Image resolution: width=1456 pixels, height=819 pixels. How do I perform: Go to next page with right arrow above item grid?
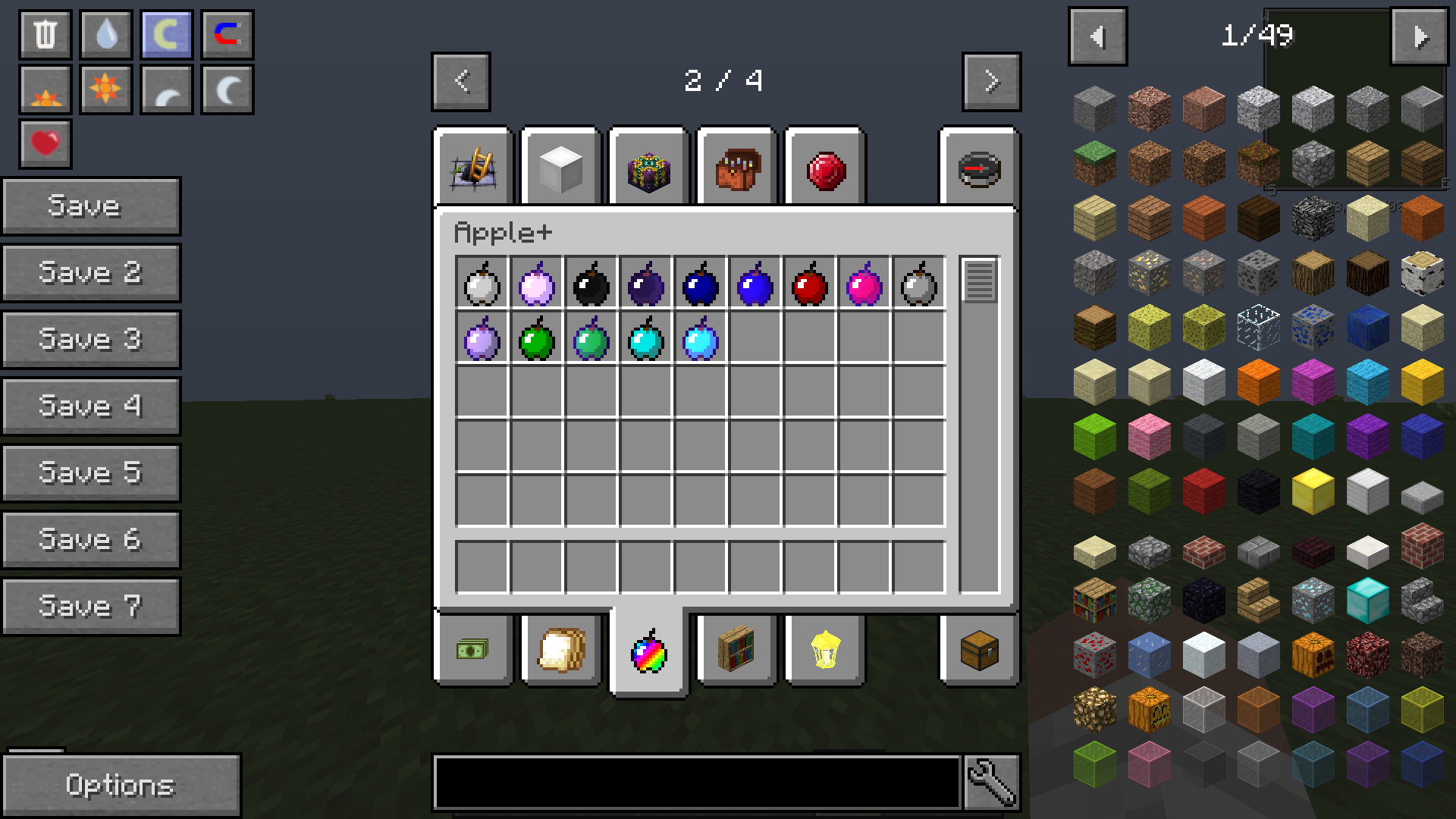tap(990, 82)
